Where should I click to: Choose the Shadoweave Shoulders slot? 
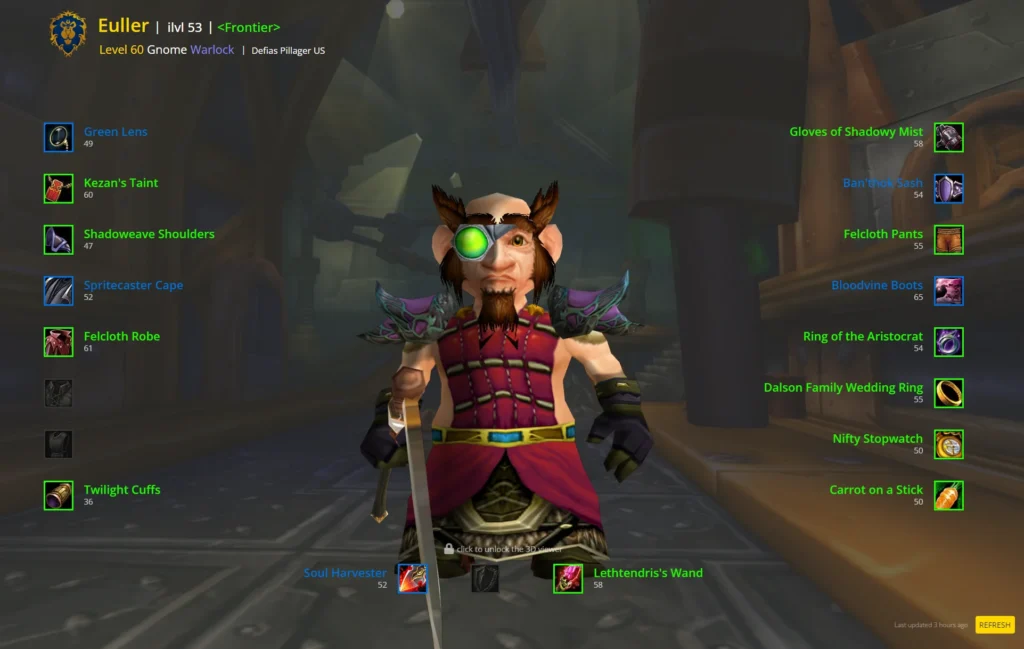coord(59,239)
